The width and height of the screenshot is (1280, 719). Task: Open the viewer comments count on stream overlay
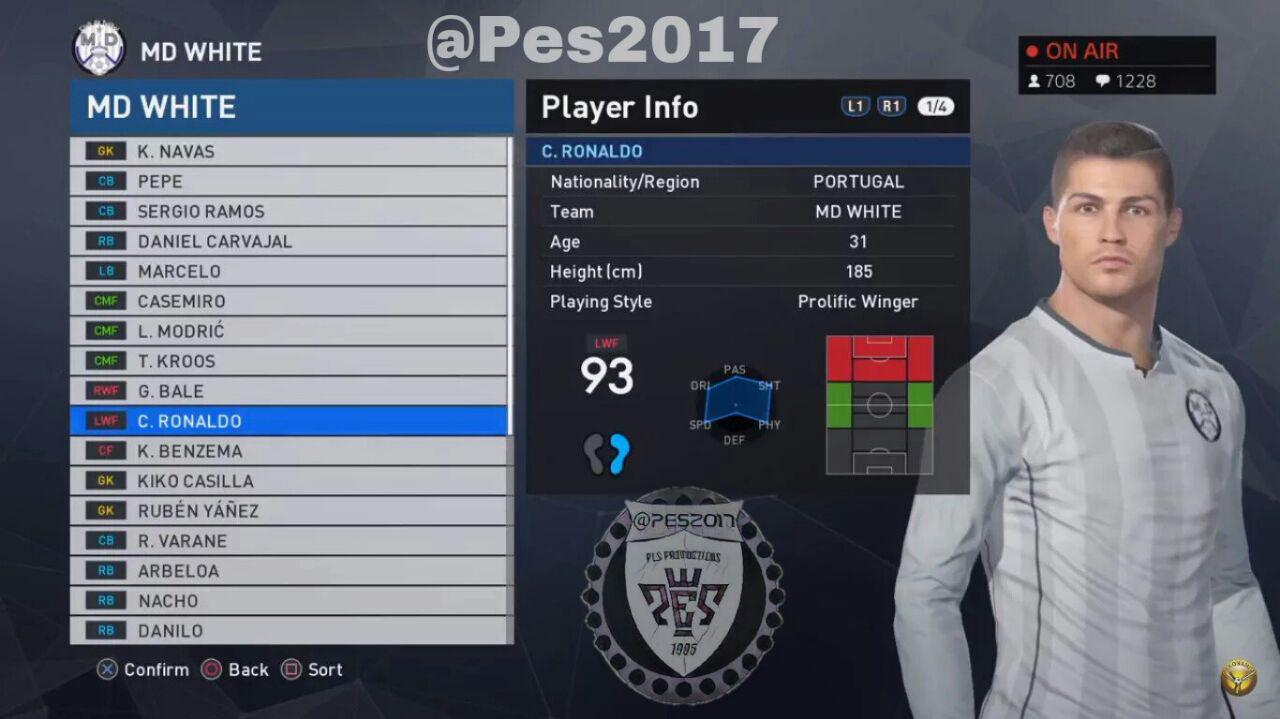coord(1126,81)
